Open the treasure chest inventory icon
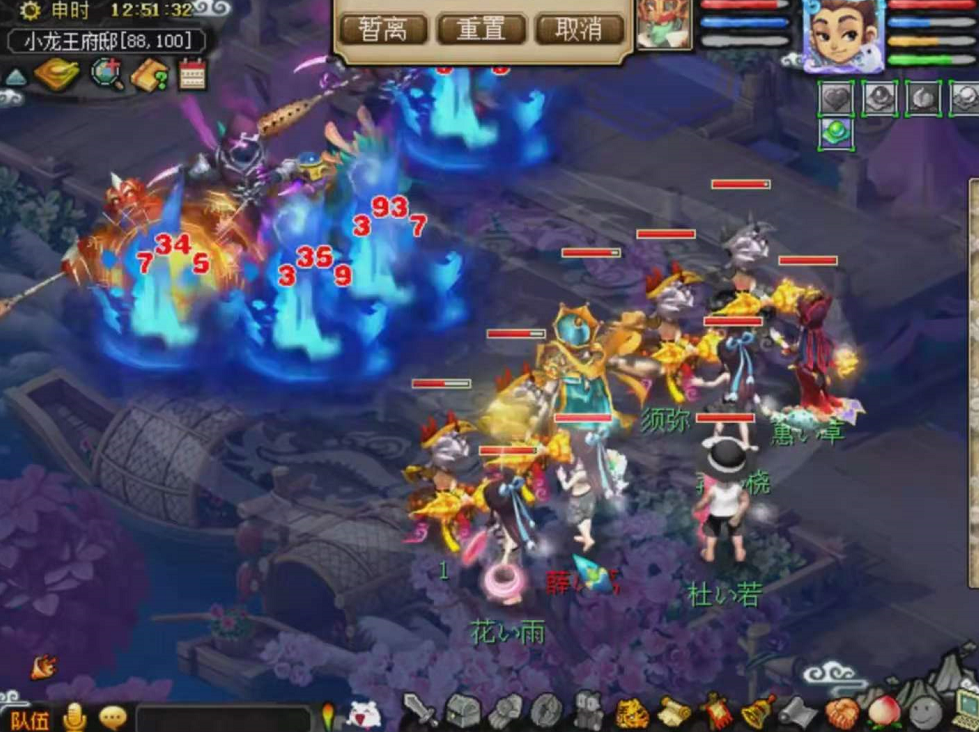Image resolution: width=979 pixels, height=732 pixels. [463, 710]
